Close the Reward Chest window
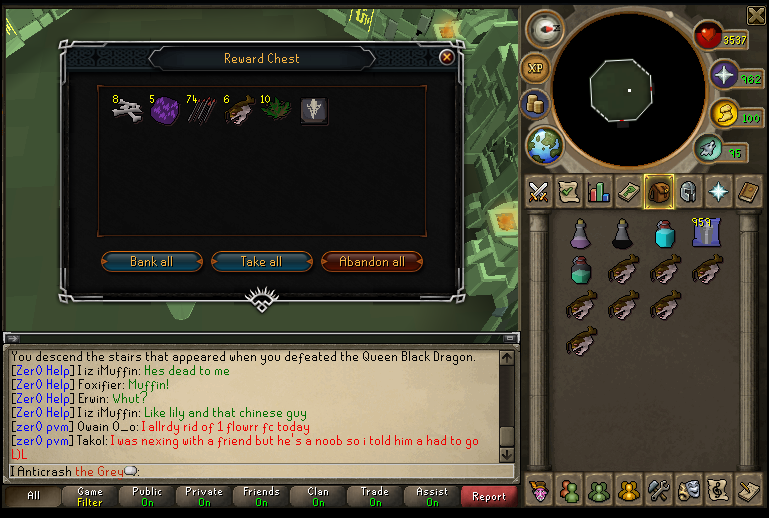Viewport: 769px width, 518px height. 447,58
